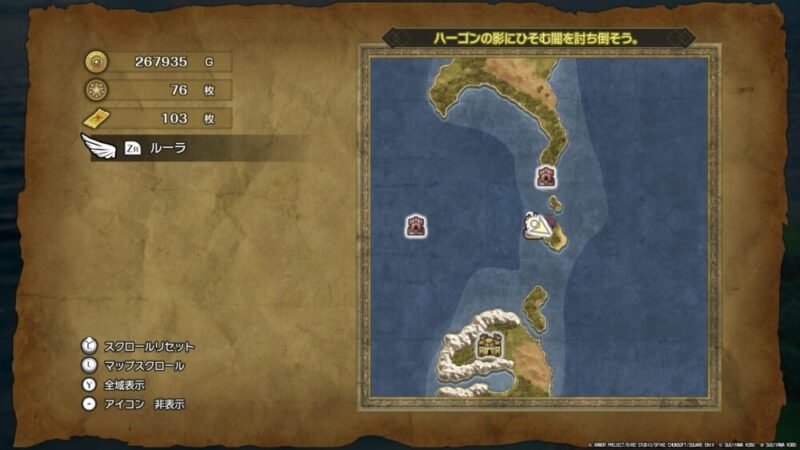
Task: Click the red shrine marker surrounded by open sea
Action: pyautogui.click(x=416, y=226)
